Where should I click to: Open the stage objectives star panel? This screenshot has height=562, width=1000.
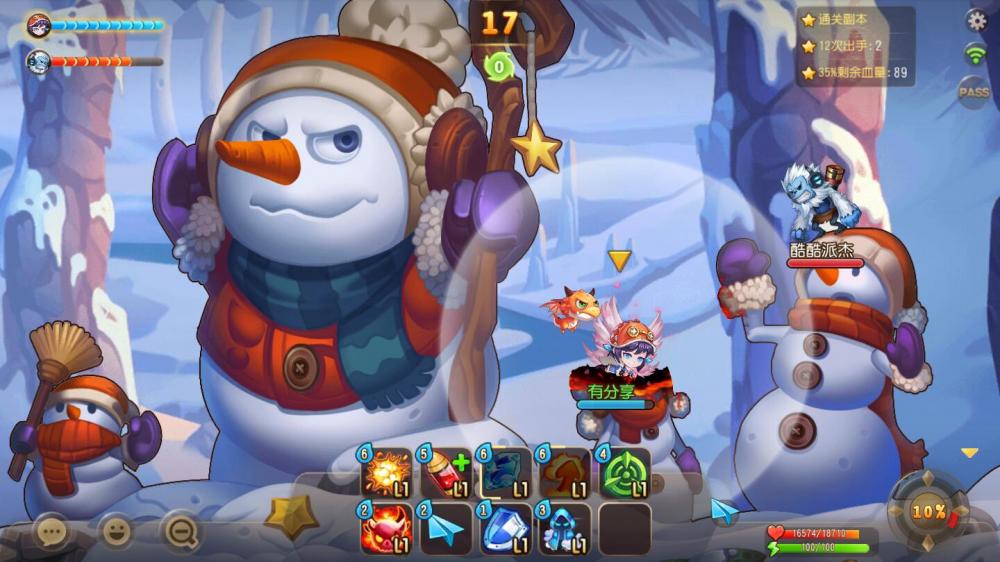tap(855, 46)
